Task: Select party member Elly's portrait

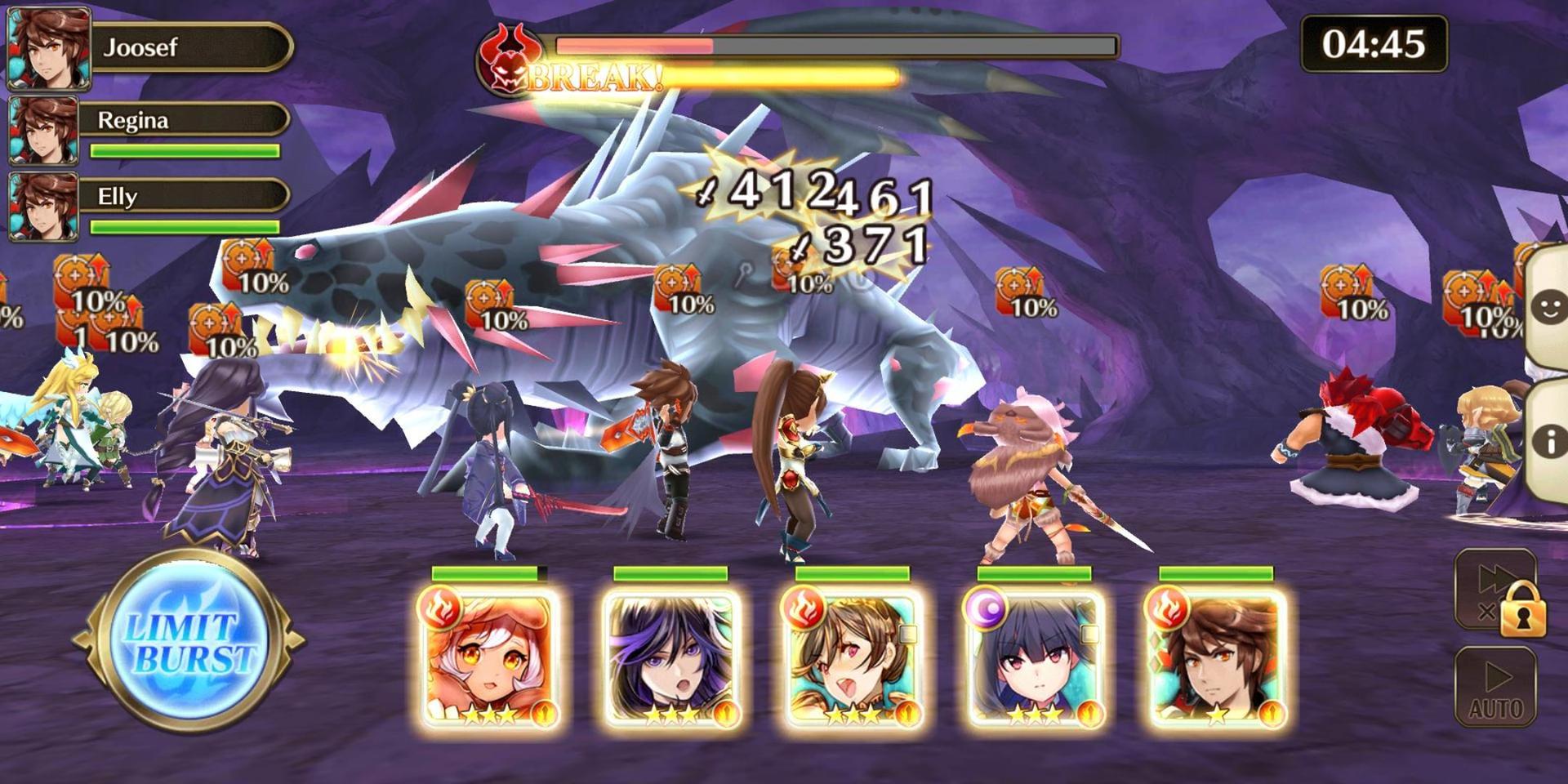Action: point(43,206)
